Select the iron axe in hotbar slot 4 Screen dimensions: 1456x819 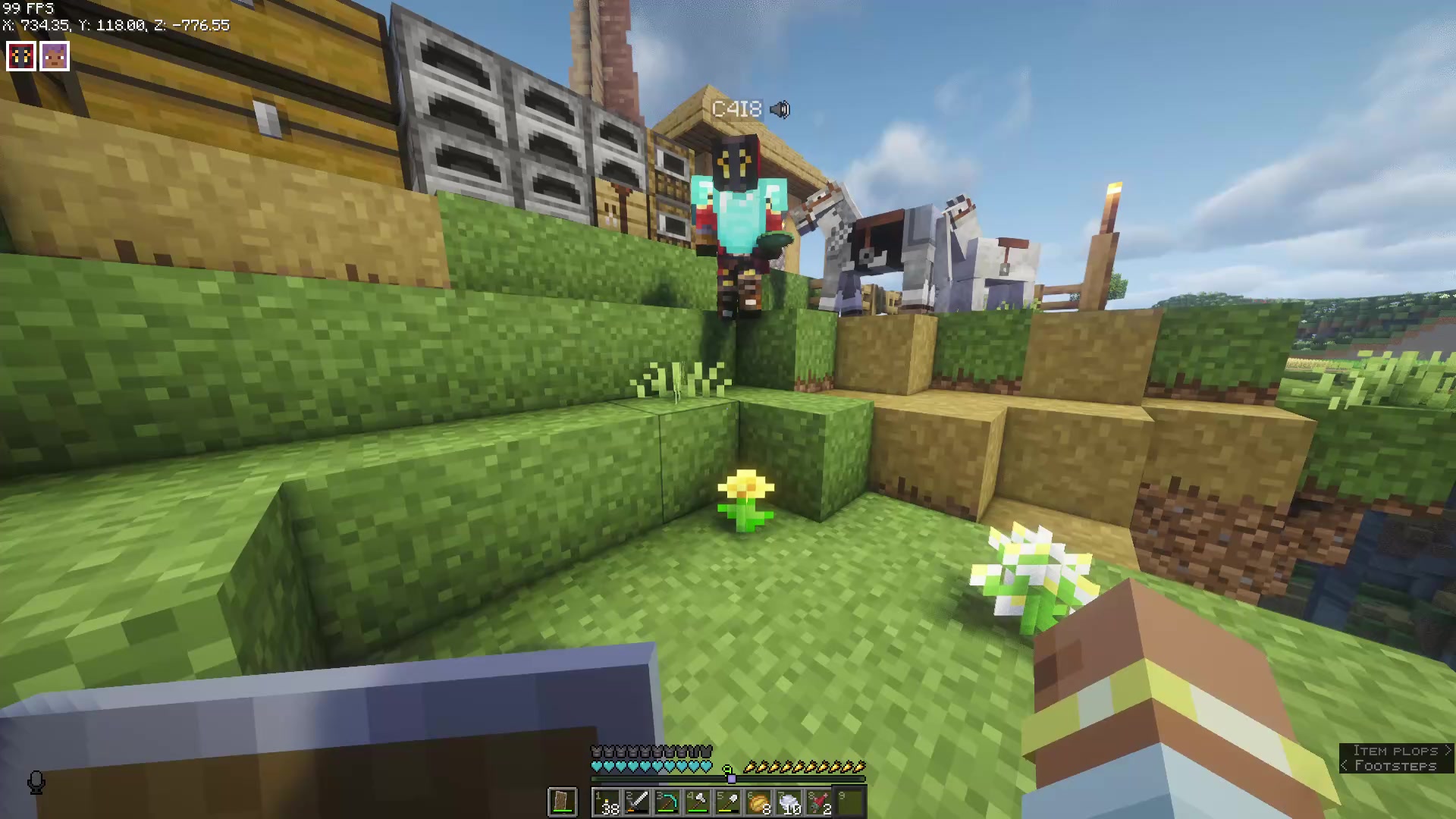click(697, 802)
